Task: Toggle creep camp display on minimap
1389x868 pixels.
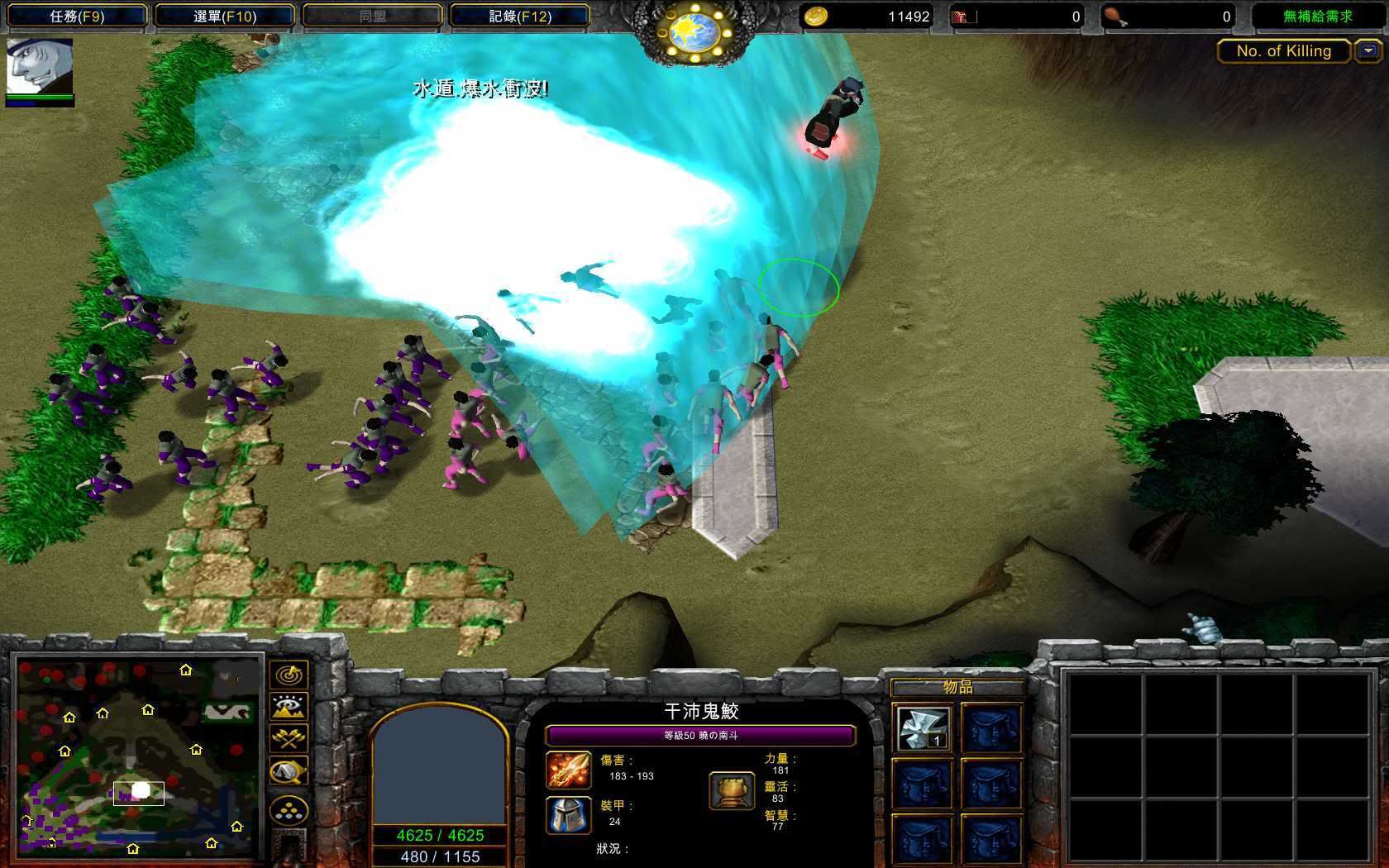Action: click(289, 770)
